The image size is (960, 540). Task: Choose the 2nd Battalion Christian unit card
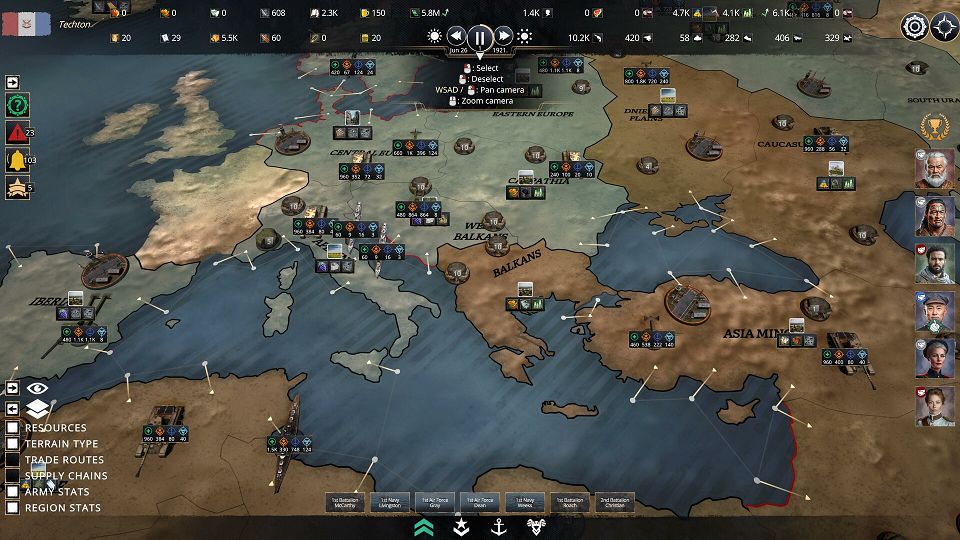coord(616,502)
